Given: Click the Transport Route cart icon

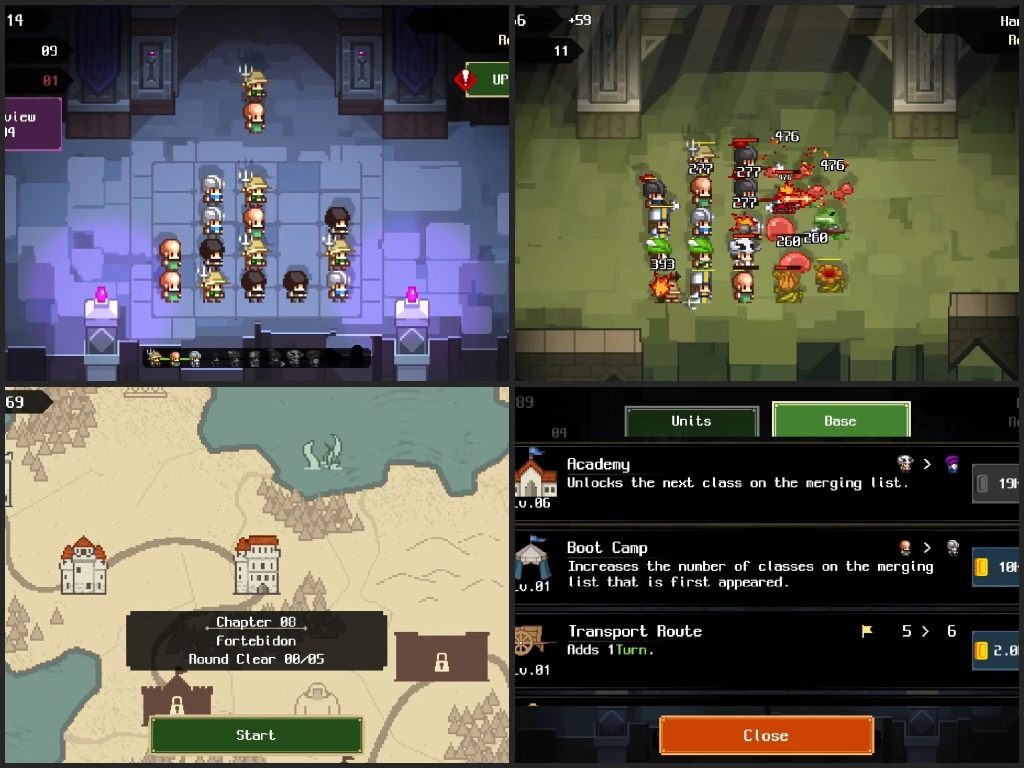Looking at the screenshot, I should (x=533, y=642).
